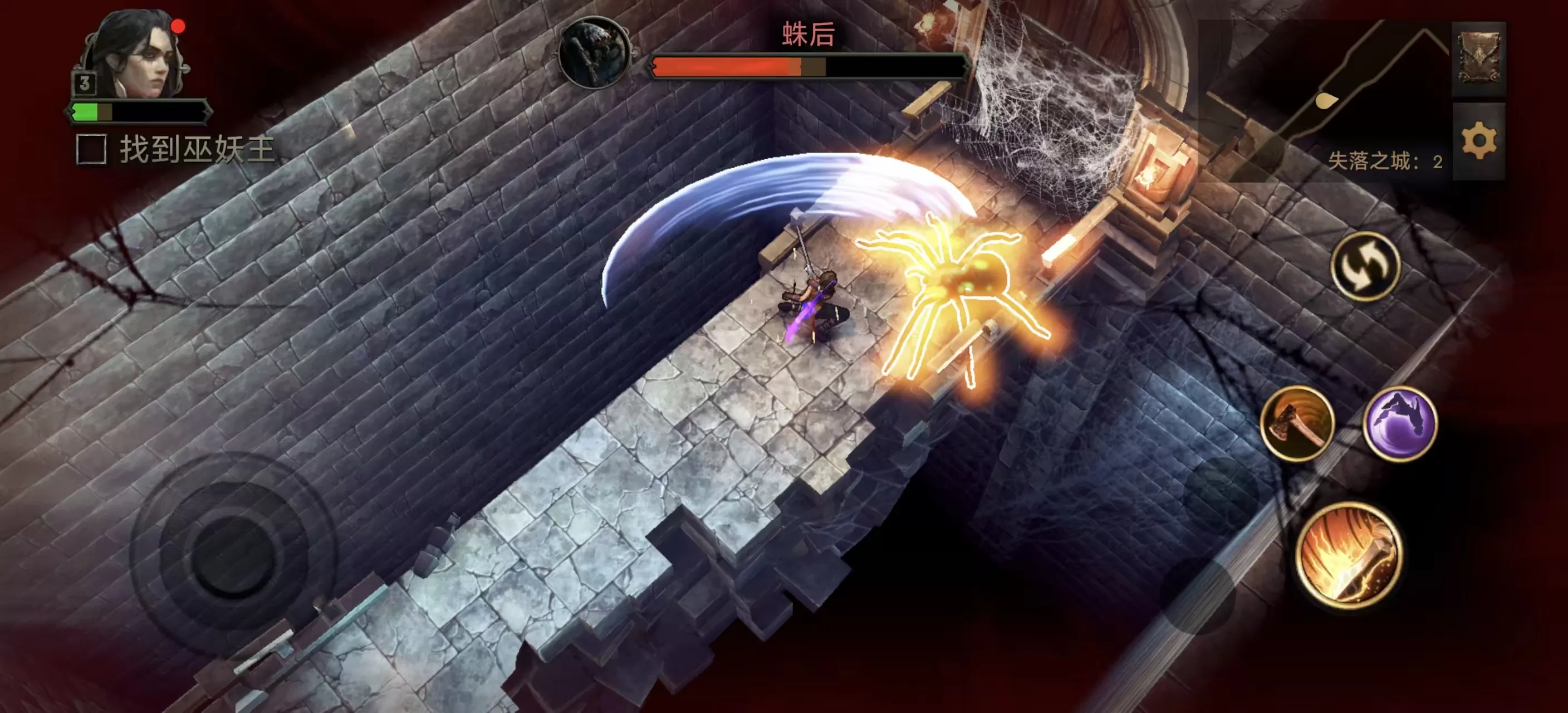Toggle the red notification dot on the portrait

(x=177, y=26)
